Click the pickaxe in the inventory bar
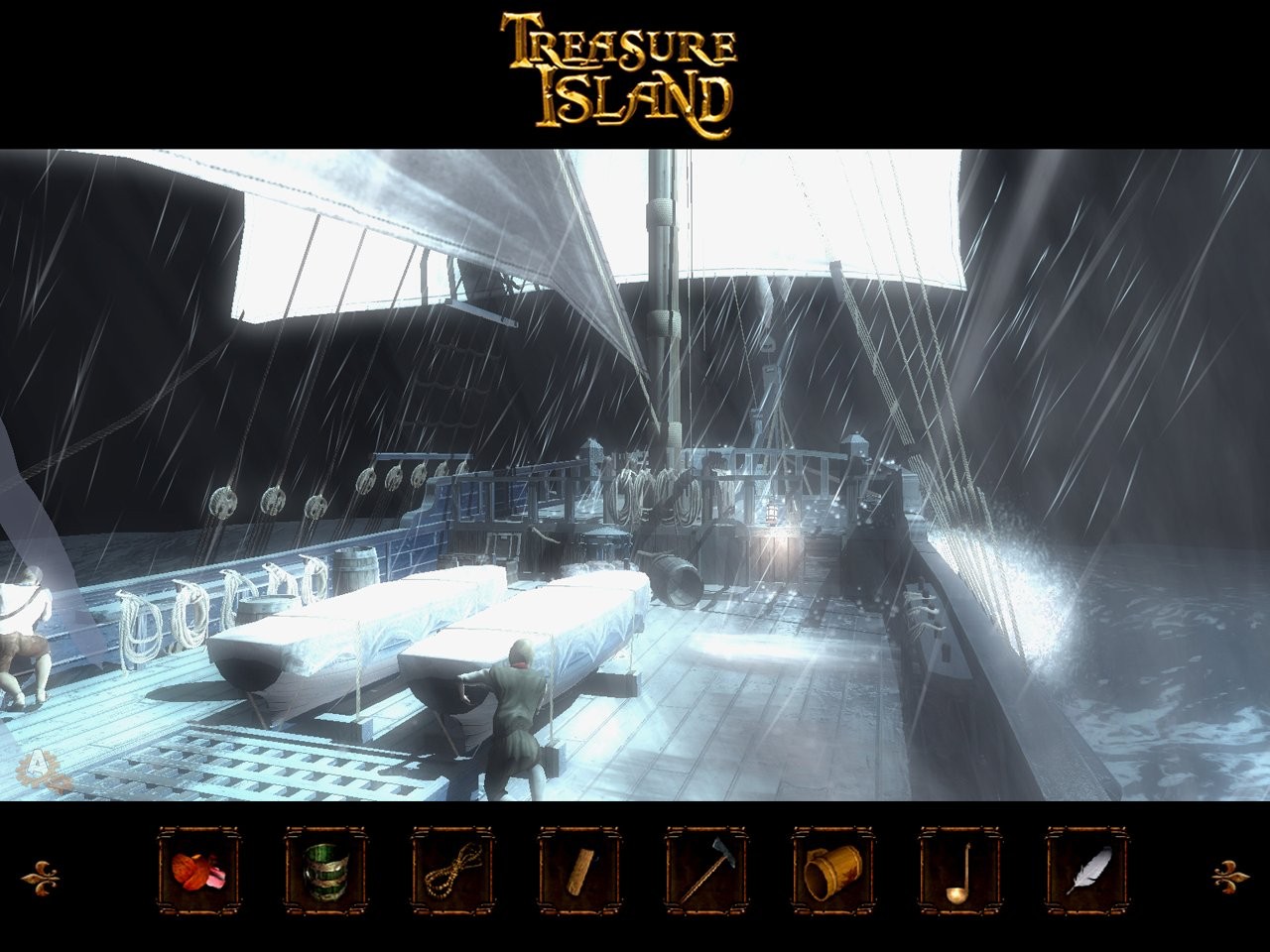Screen dimensions: 1270x952 706,870
